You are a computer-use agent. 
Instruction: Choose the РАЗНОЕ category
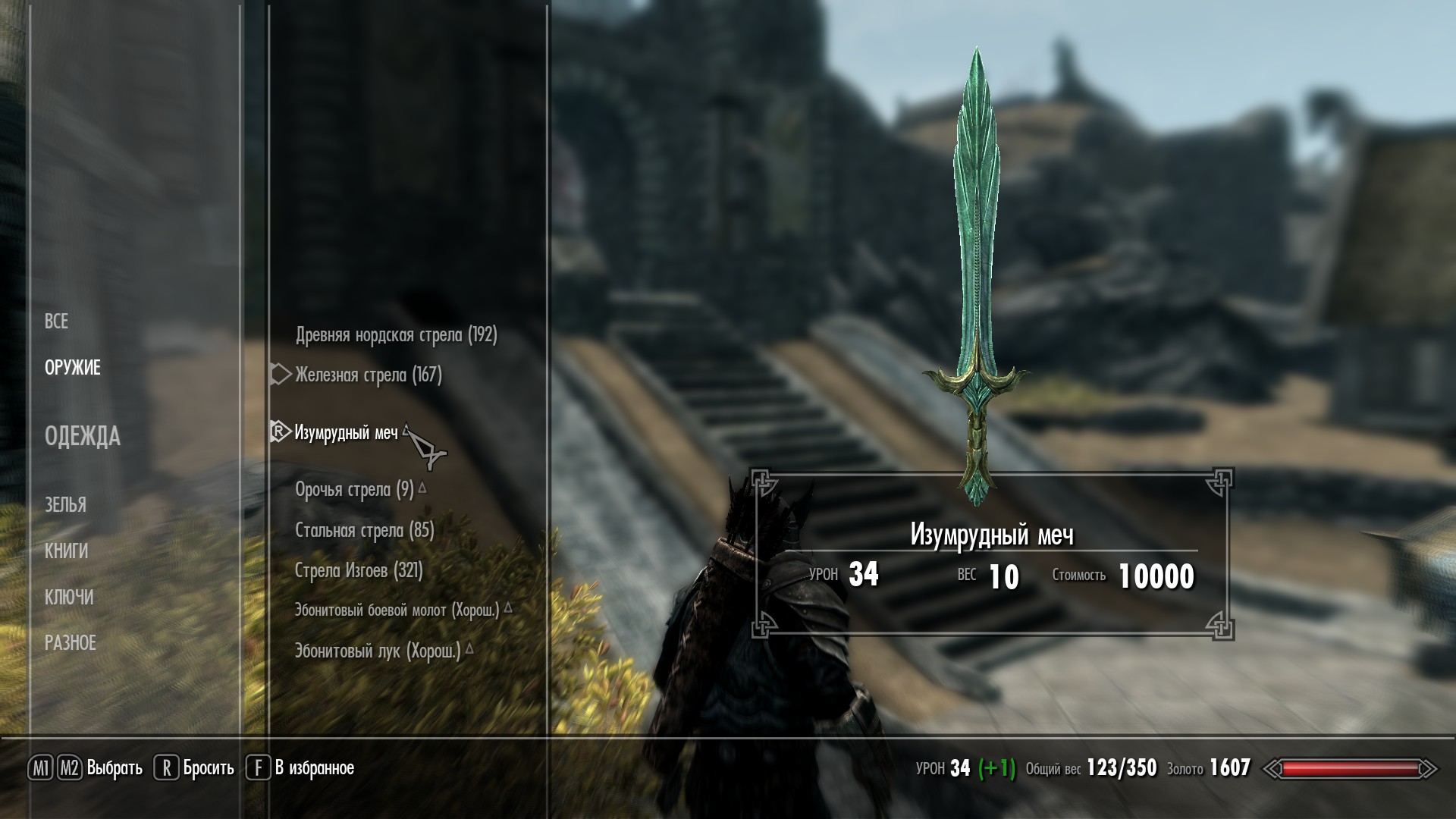tap(71, 643)
